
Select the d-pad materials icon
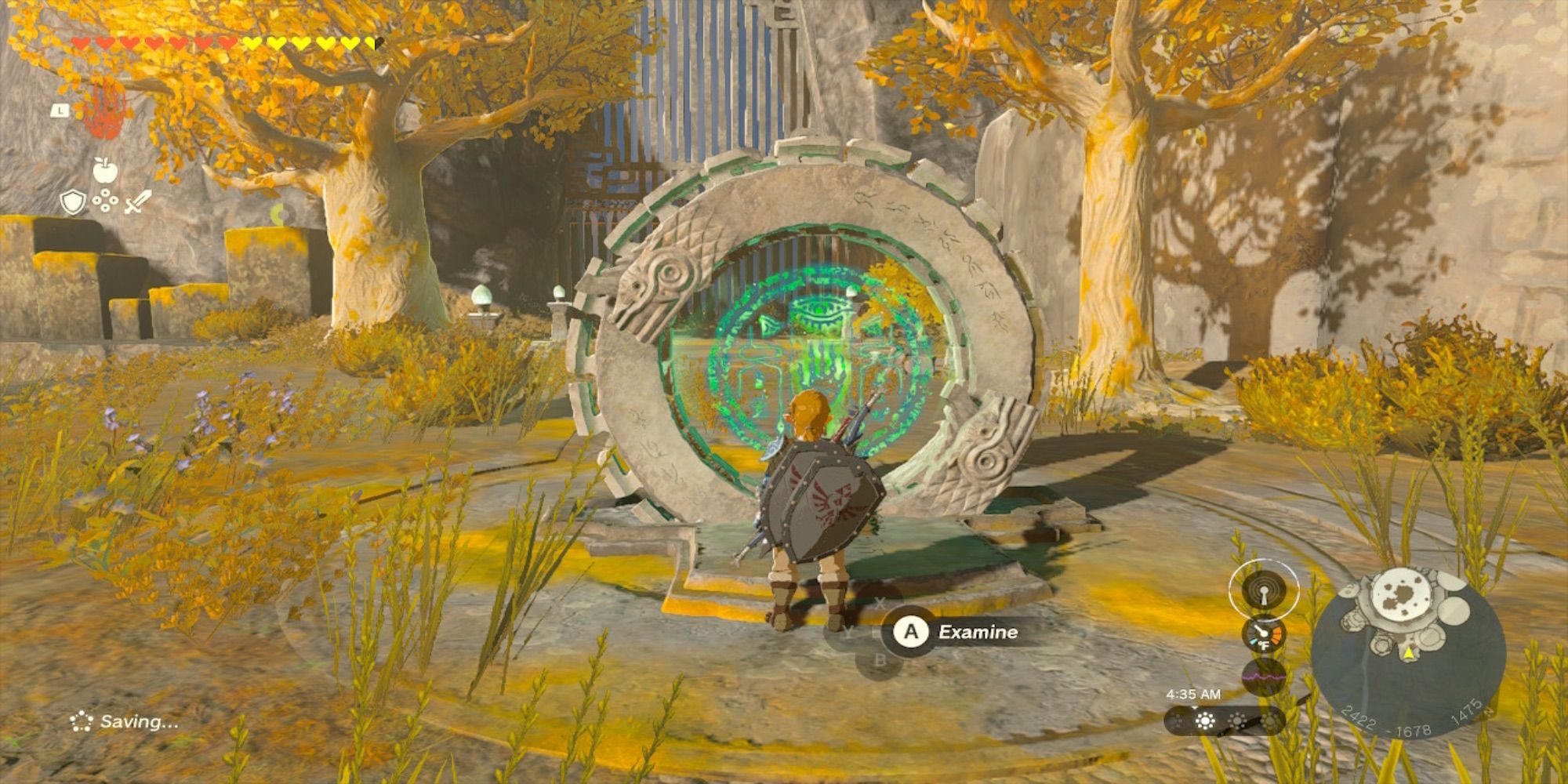(105, 200)
